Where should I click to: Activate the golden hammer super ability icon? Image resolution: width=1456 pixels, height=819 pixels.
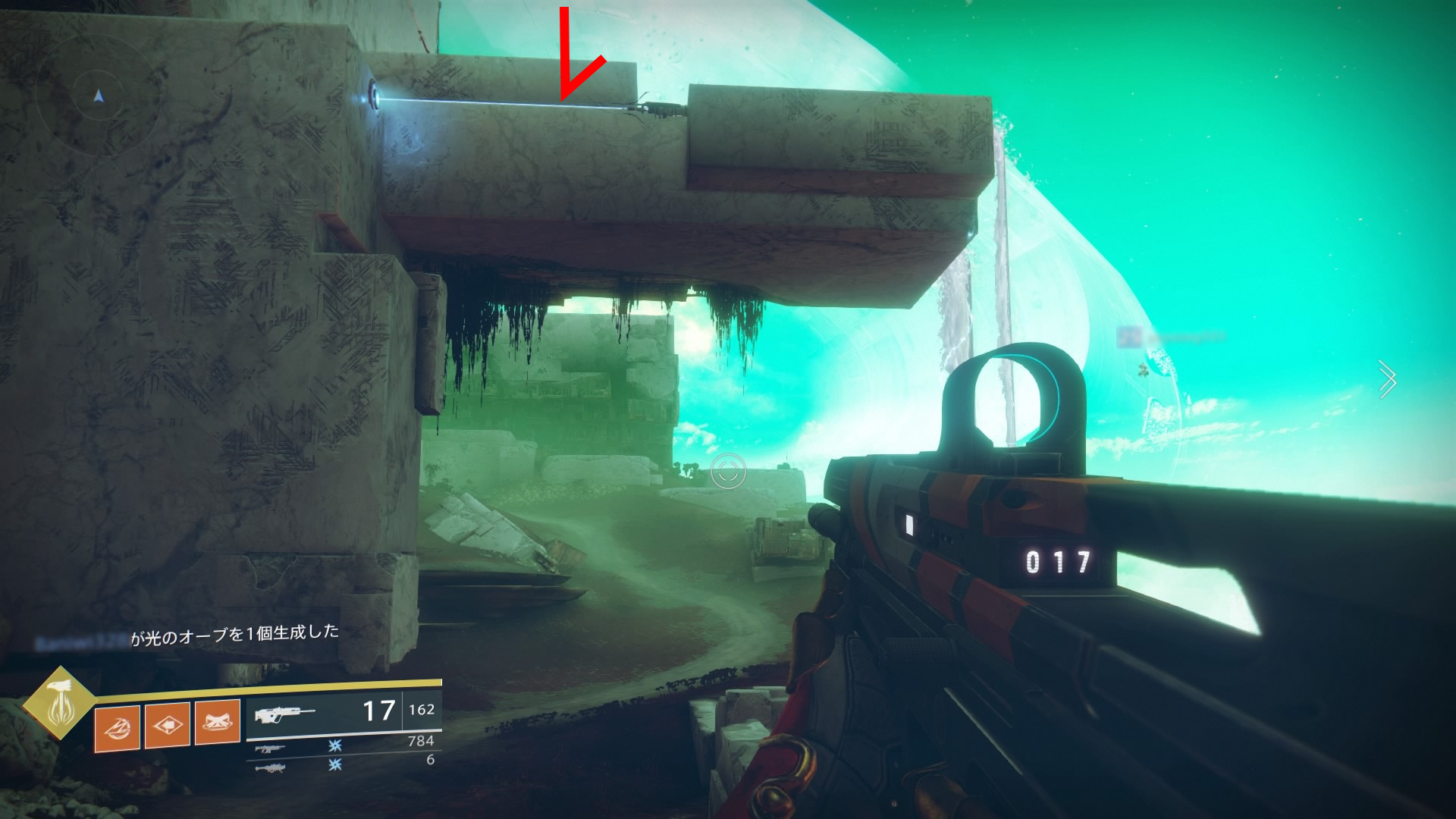point(59,703)
